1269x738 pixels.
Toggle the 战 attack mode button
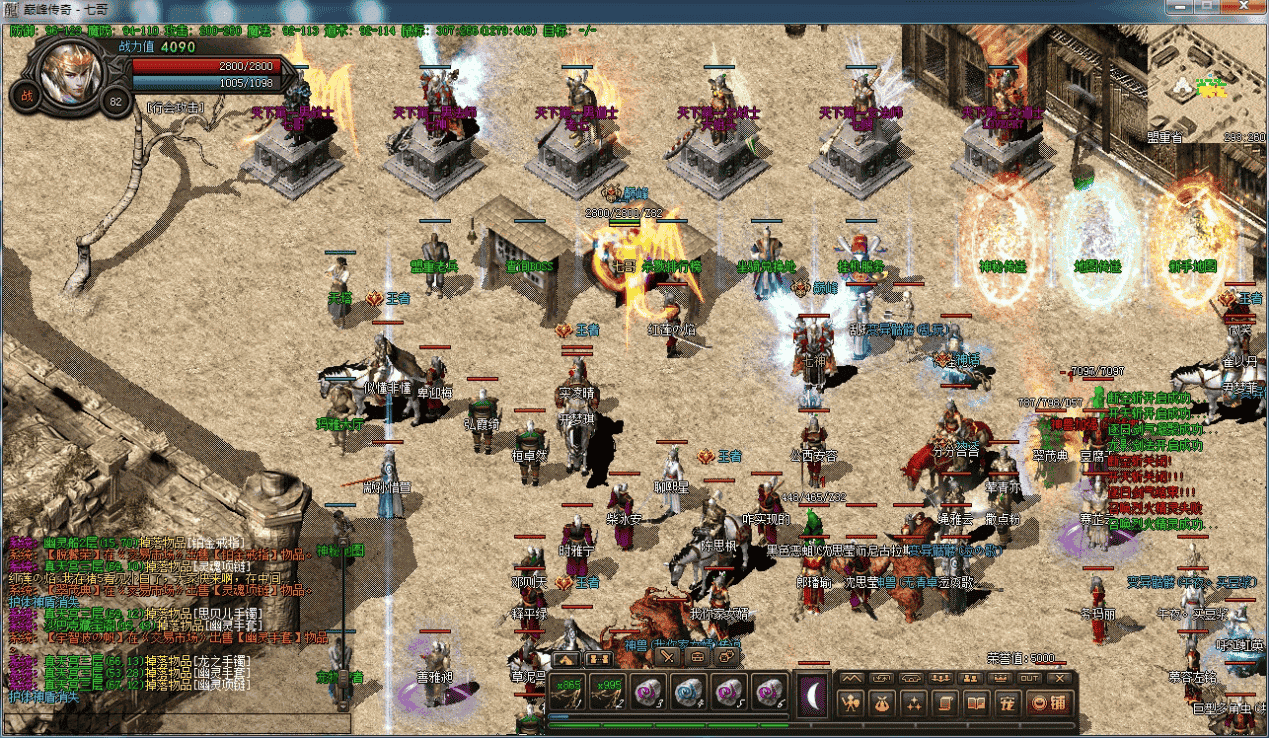(x=24, y=96)
